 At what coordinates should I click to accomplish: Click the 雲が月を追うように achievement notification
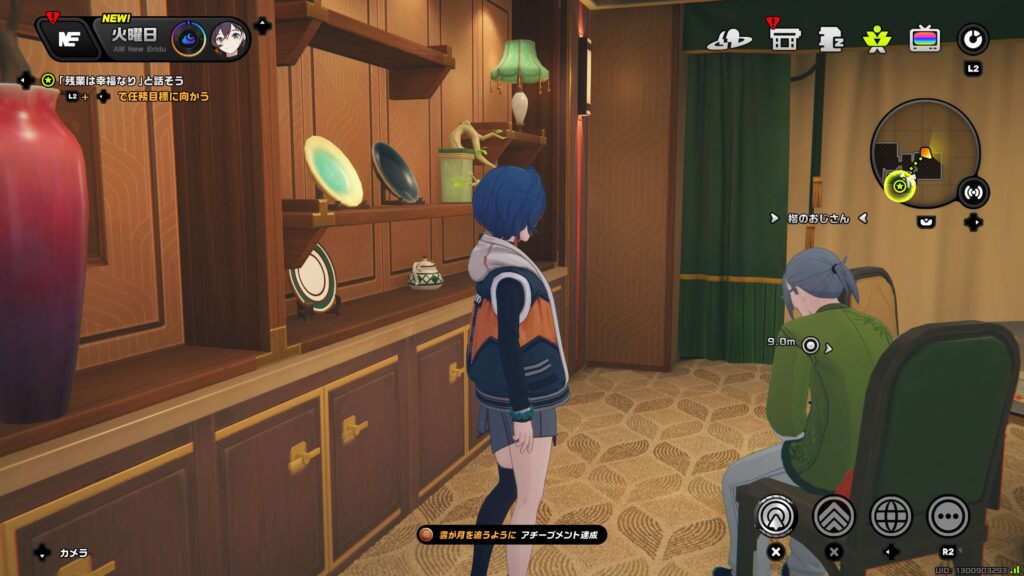click(x=512, y=535)
